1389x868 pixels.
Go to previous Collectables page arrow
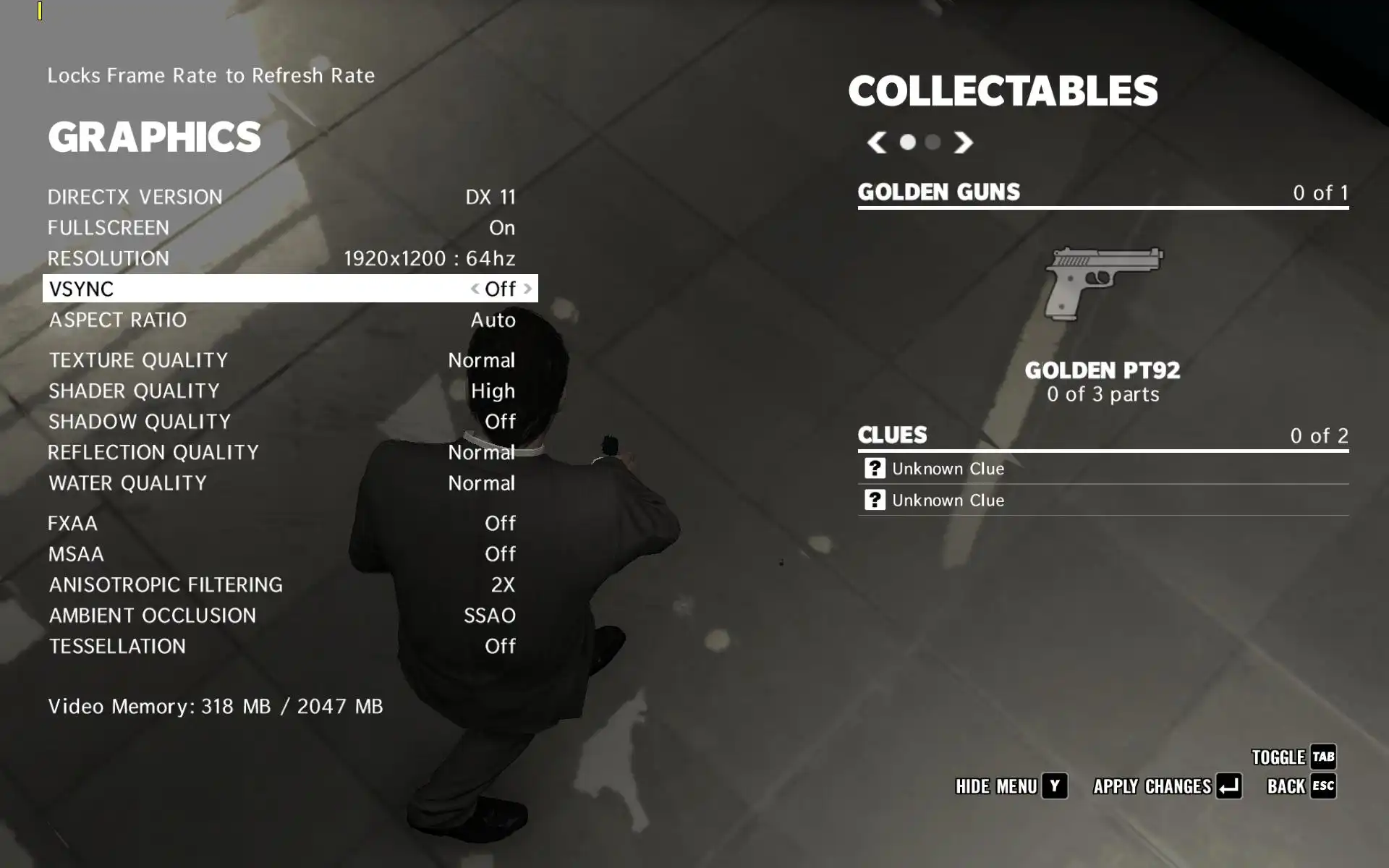(877, 142)
